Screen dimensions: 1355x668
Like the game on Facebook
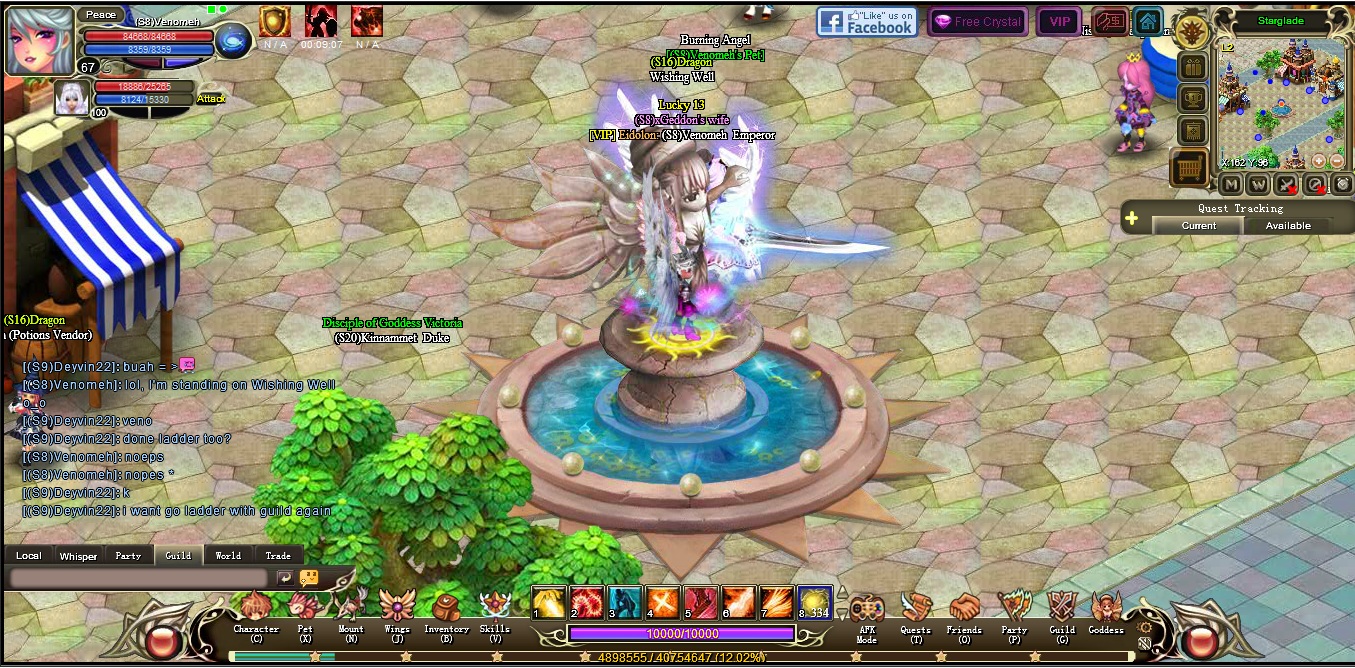point(866,22)
